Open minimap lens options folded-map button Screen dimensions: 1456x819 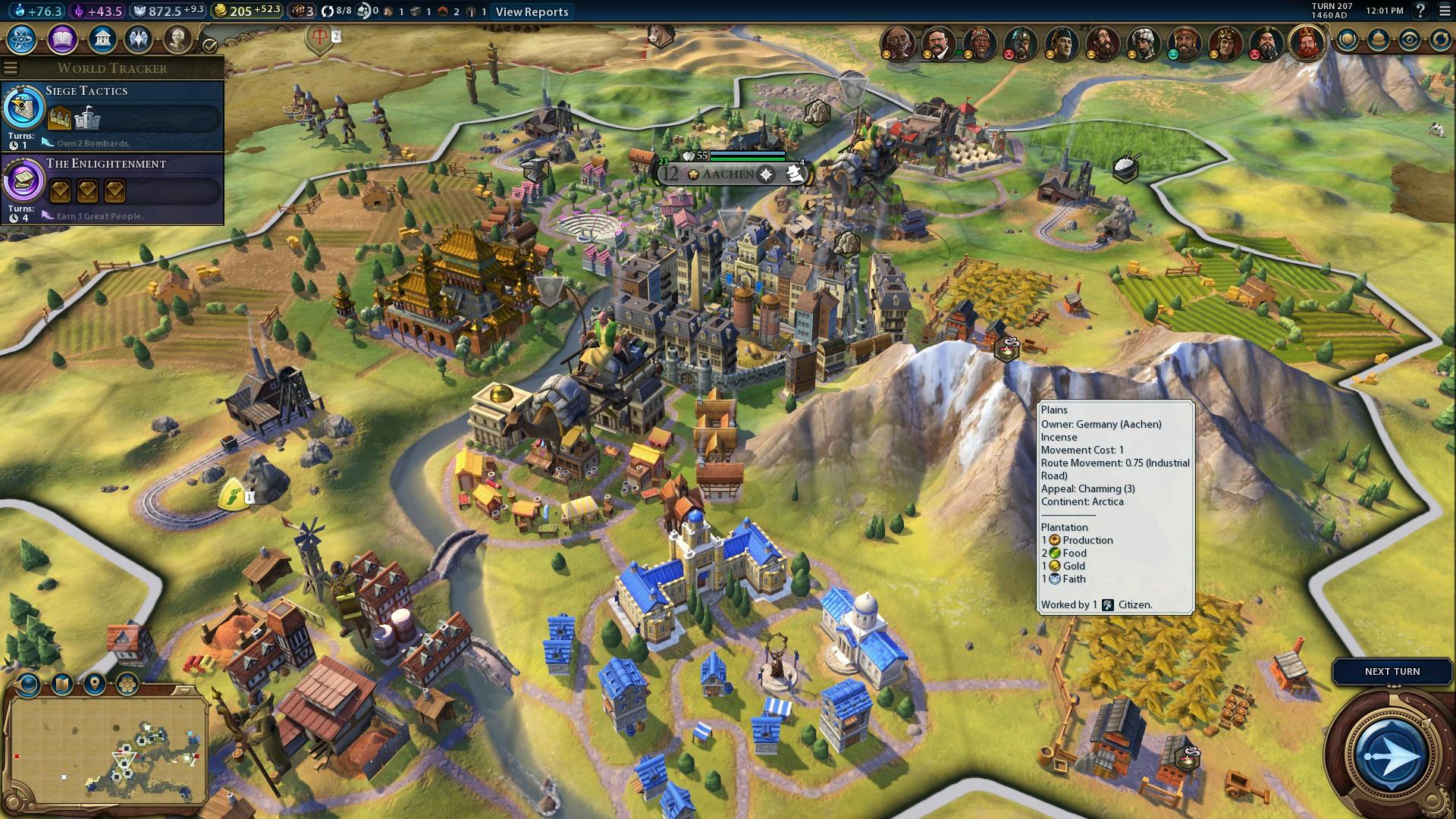pyautogui.click(x=62, y=685)
